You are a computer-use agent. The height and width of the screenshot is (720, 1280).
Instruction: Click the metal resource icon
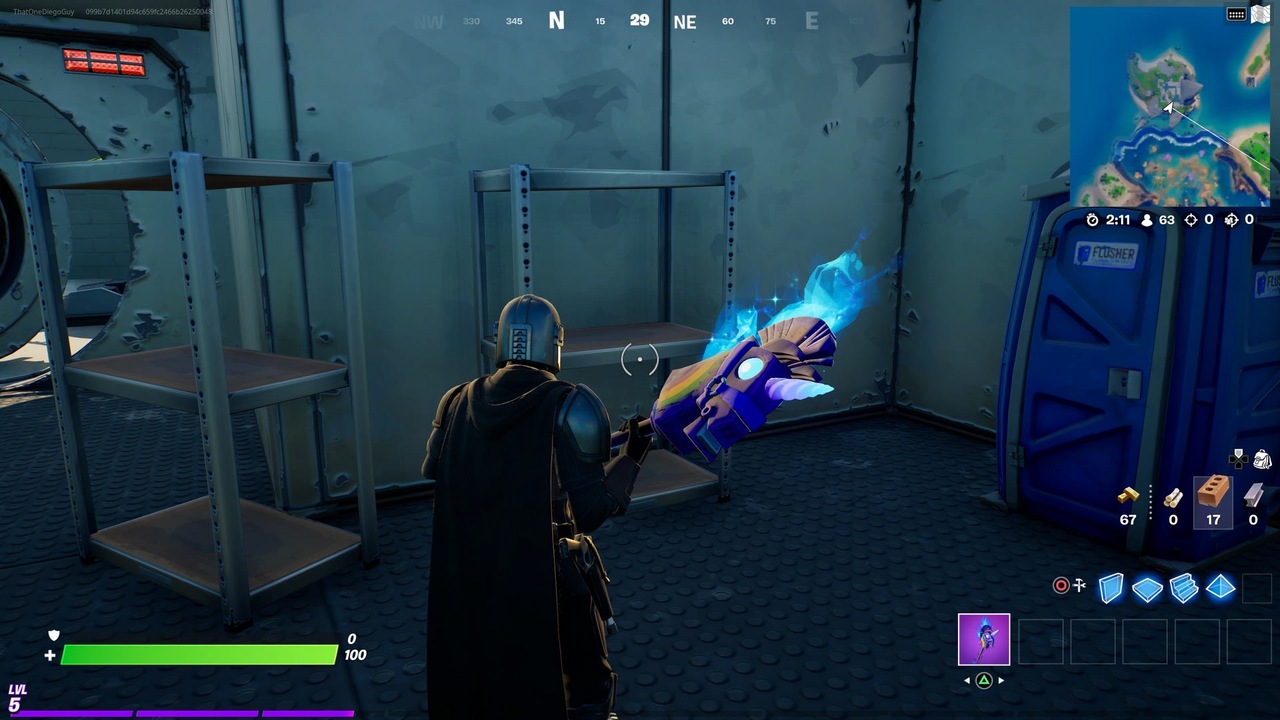1253,496
